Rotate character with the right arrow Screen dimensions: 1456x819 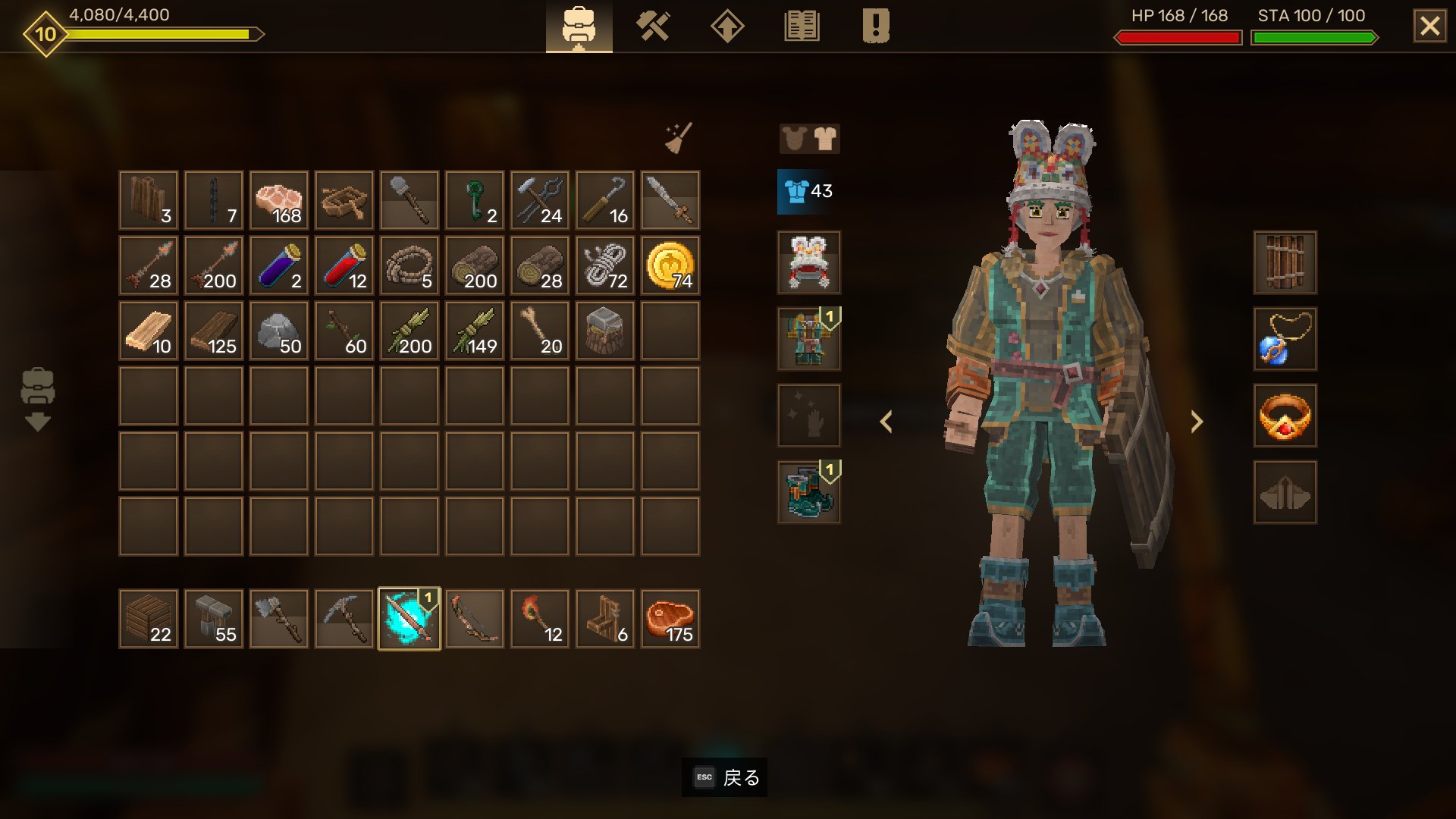(x=1197, y=422)
